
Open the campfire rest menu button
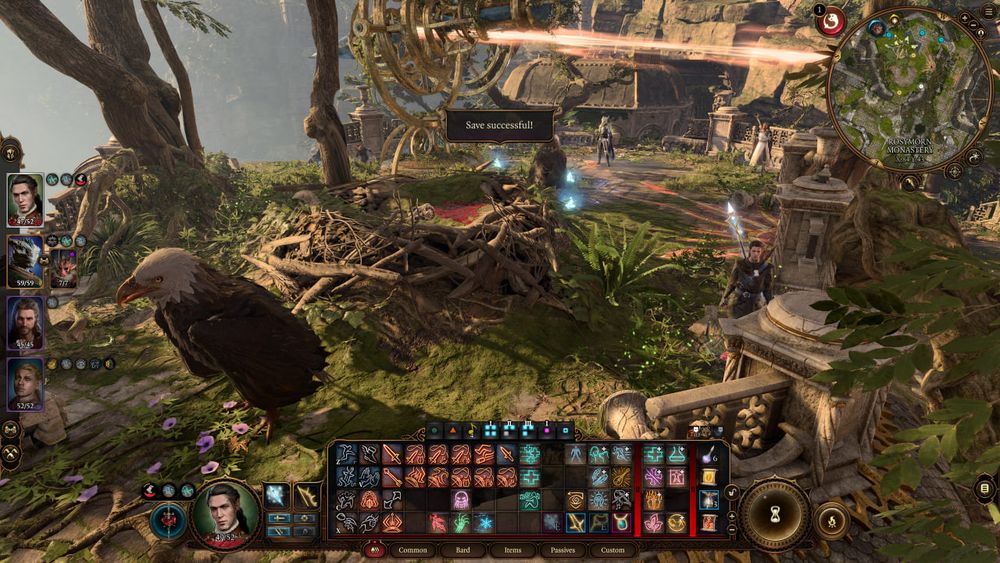point(830,520)
